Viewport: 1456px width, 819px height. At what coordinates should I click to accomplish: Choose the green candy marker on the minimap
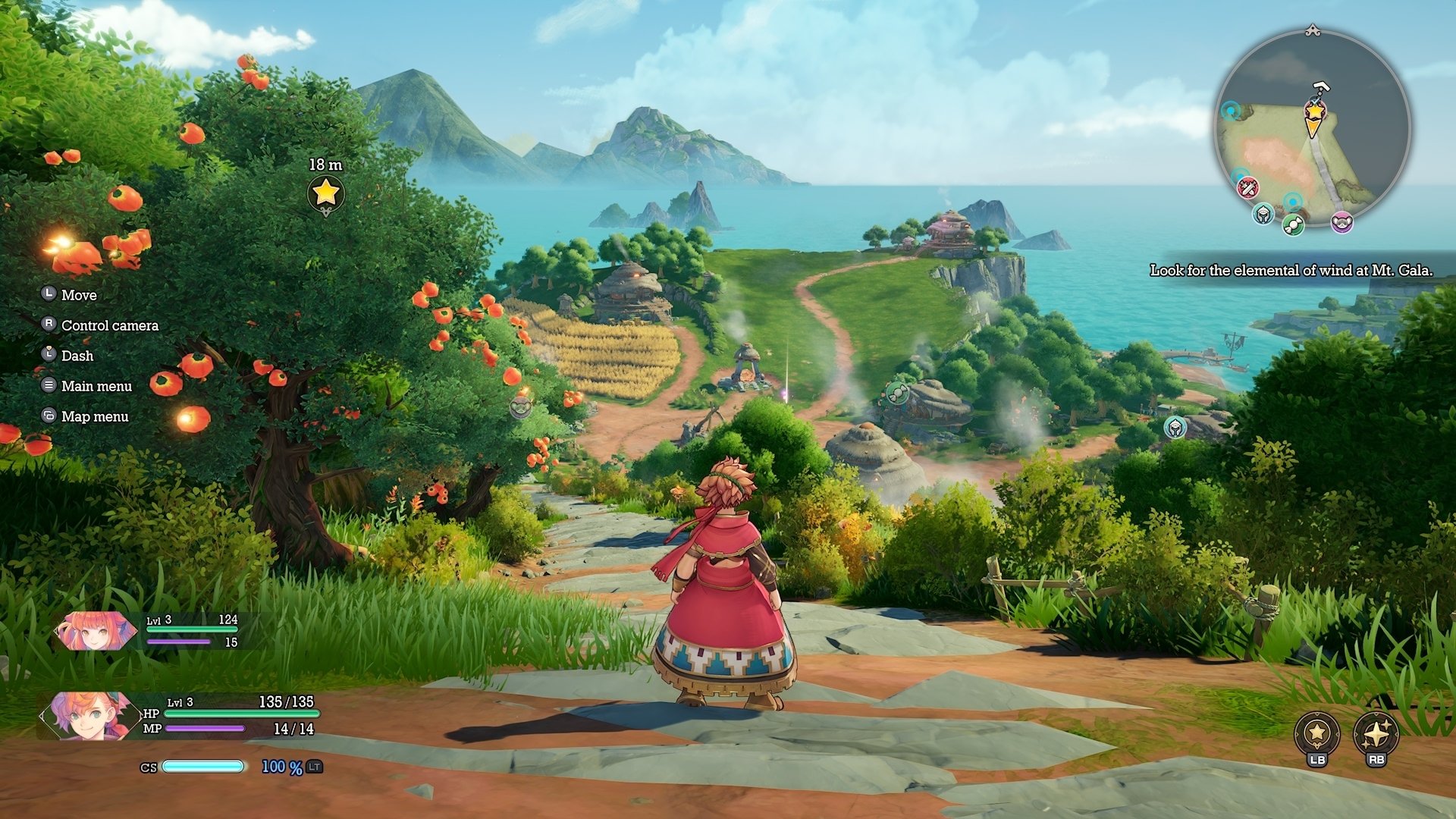1292,224
